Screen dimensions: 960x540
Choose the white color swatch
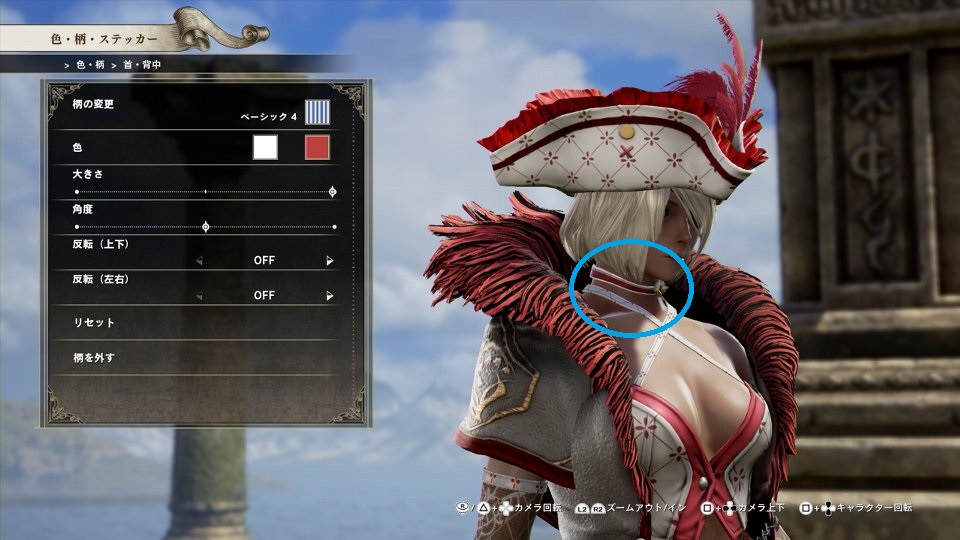[x=265, y=148]
